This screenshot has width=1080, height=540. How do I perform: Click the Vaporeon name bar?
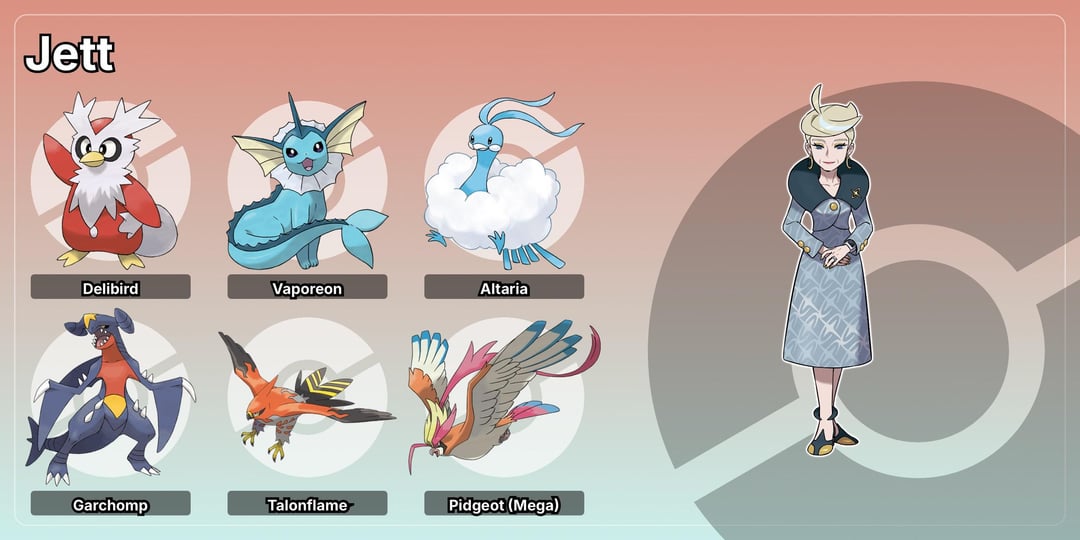point(307,288)
